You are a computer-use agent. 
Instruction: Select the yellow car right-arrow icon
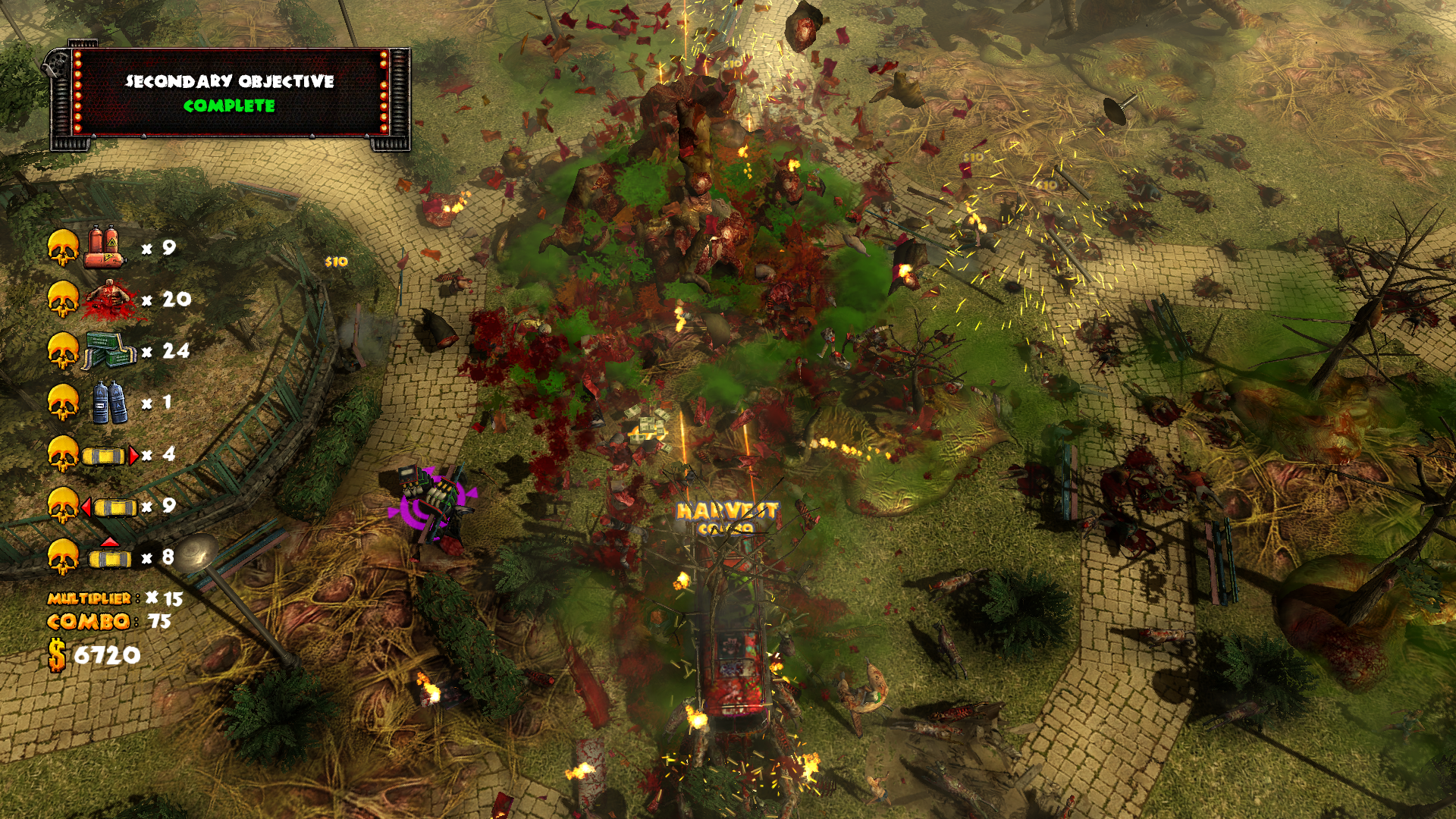[111, 456]
